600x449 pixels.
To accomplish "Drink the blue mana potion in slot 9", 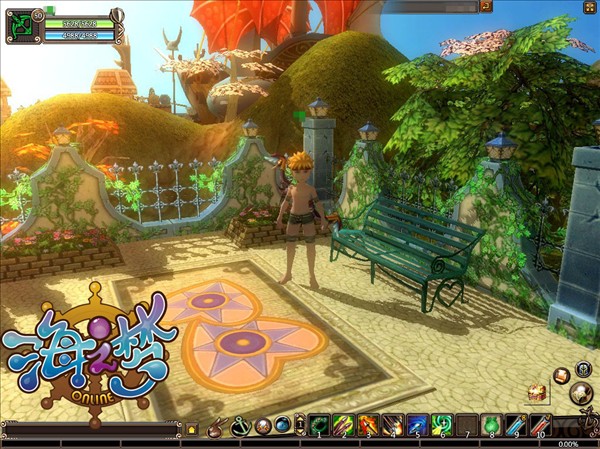I will click(x=516, y=425).
